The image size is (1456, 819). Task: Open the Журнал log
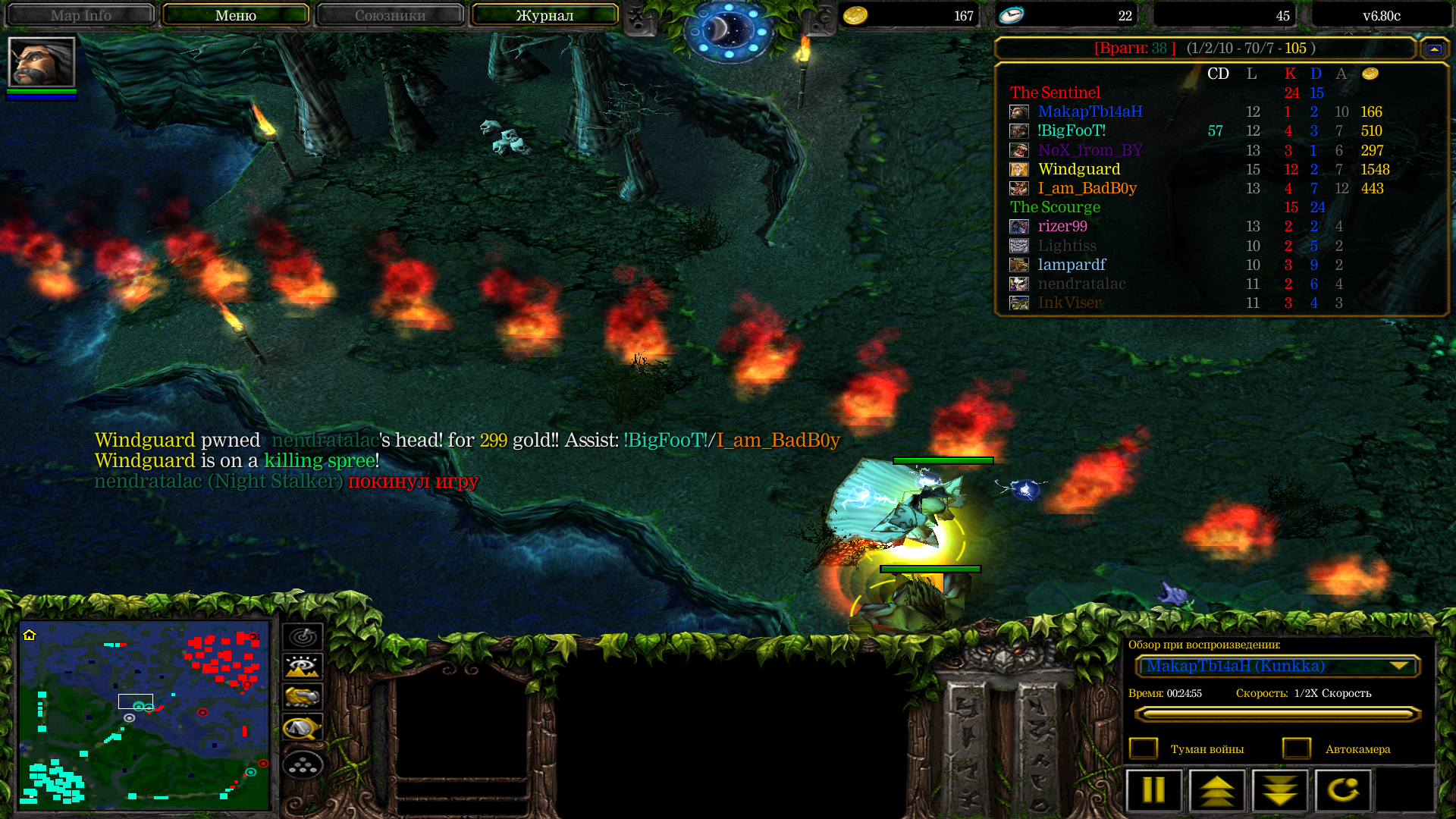click(544, 15)
